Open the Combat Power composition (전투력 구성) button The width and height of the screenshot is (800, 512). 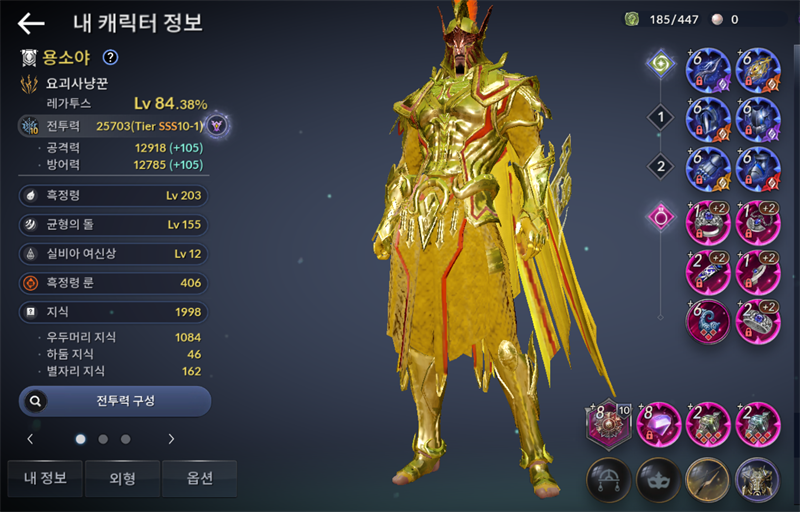[115, 401]
